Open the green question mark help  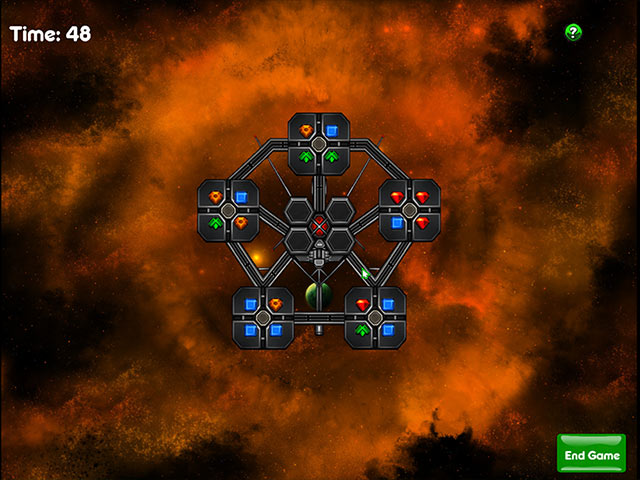point(573,32)
